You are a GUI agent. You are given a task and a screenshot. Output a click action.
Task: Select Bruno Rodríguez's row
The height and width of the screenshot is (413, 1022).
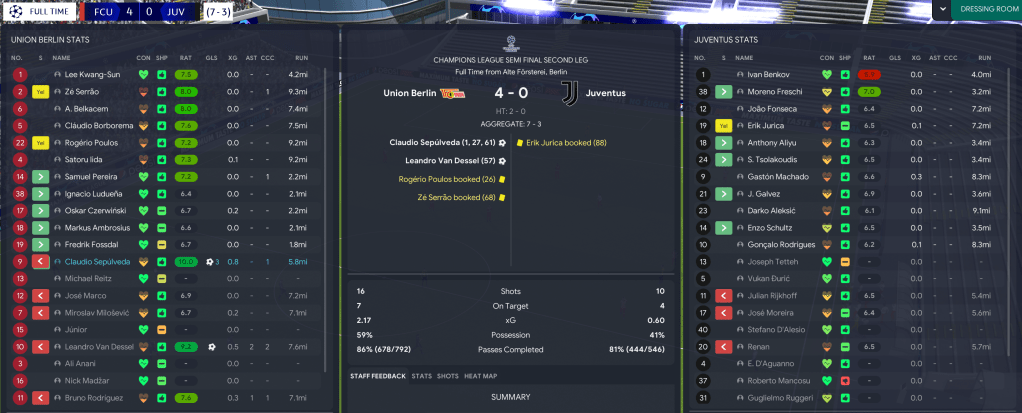coord(98,398)
